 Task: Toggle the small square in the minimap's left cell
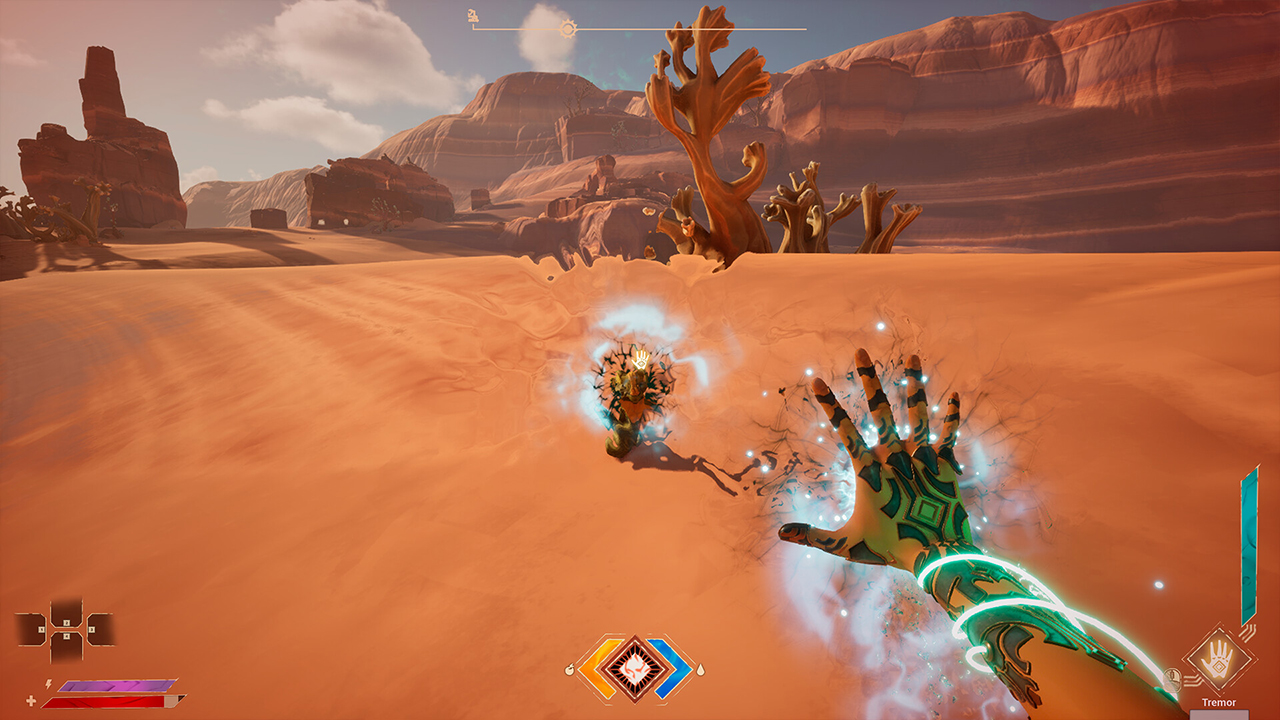pyautogui.click(x=41, y=629)
